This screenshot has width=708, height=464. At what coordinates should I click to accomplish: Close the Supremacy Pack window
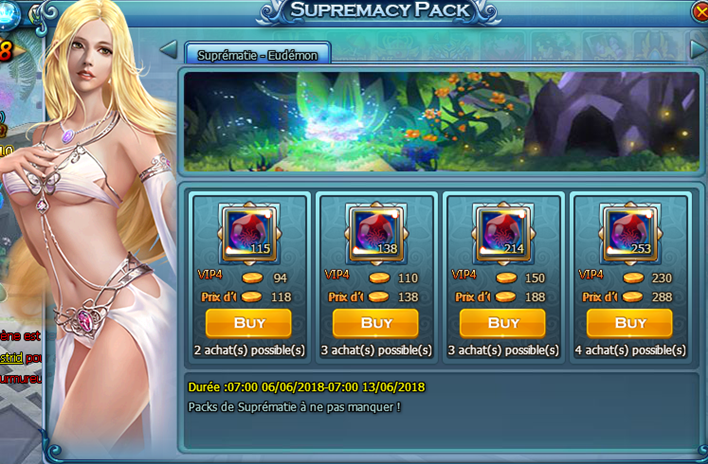click(700, 12)
